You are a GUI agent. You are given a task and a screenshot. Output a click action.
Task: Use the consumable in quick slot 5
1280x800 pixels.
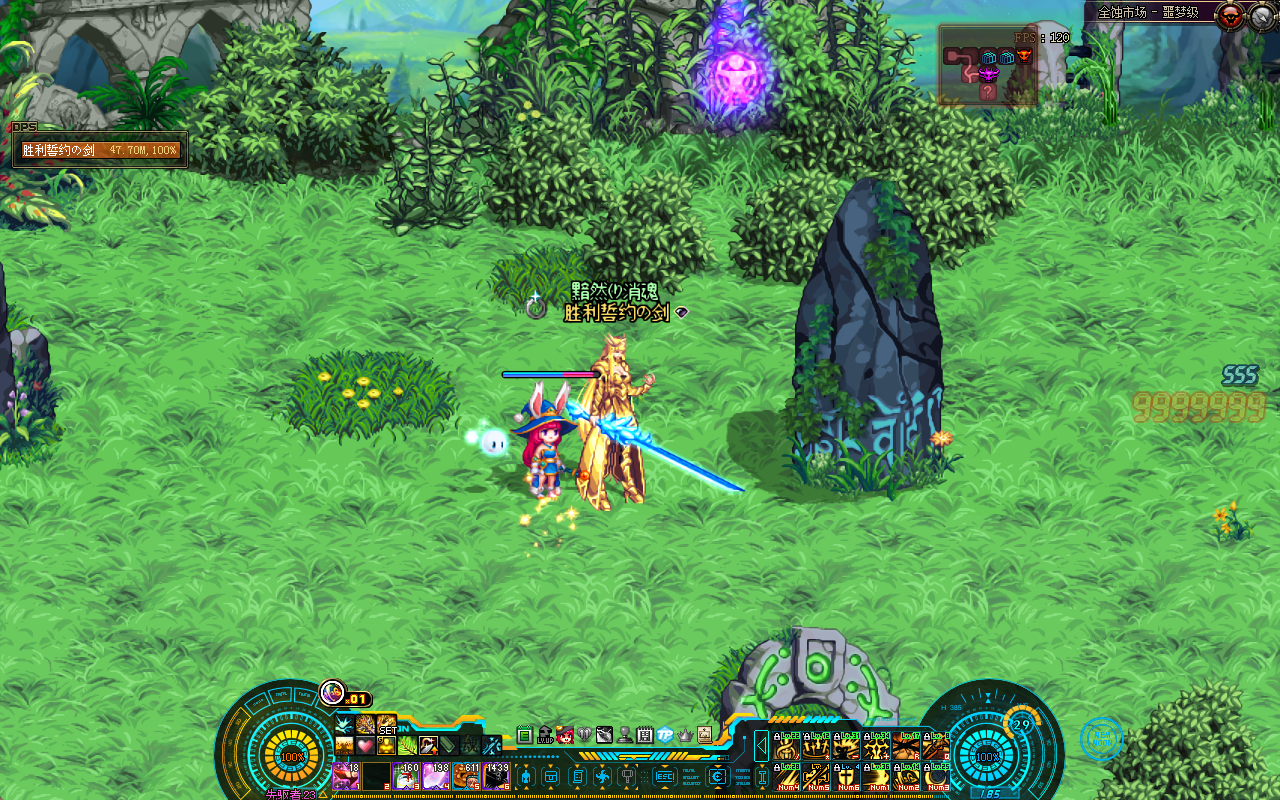[x=467, y=776]
